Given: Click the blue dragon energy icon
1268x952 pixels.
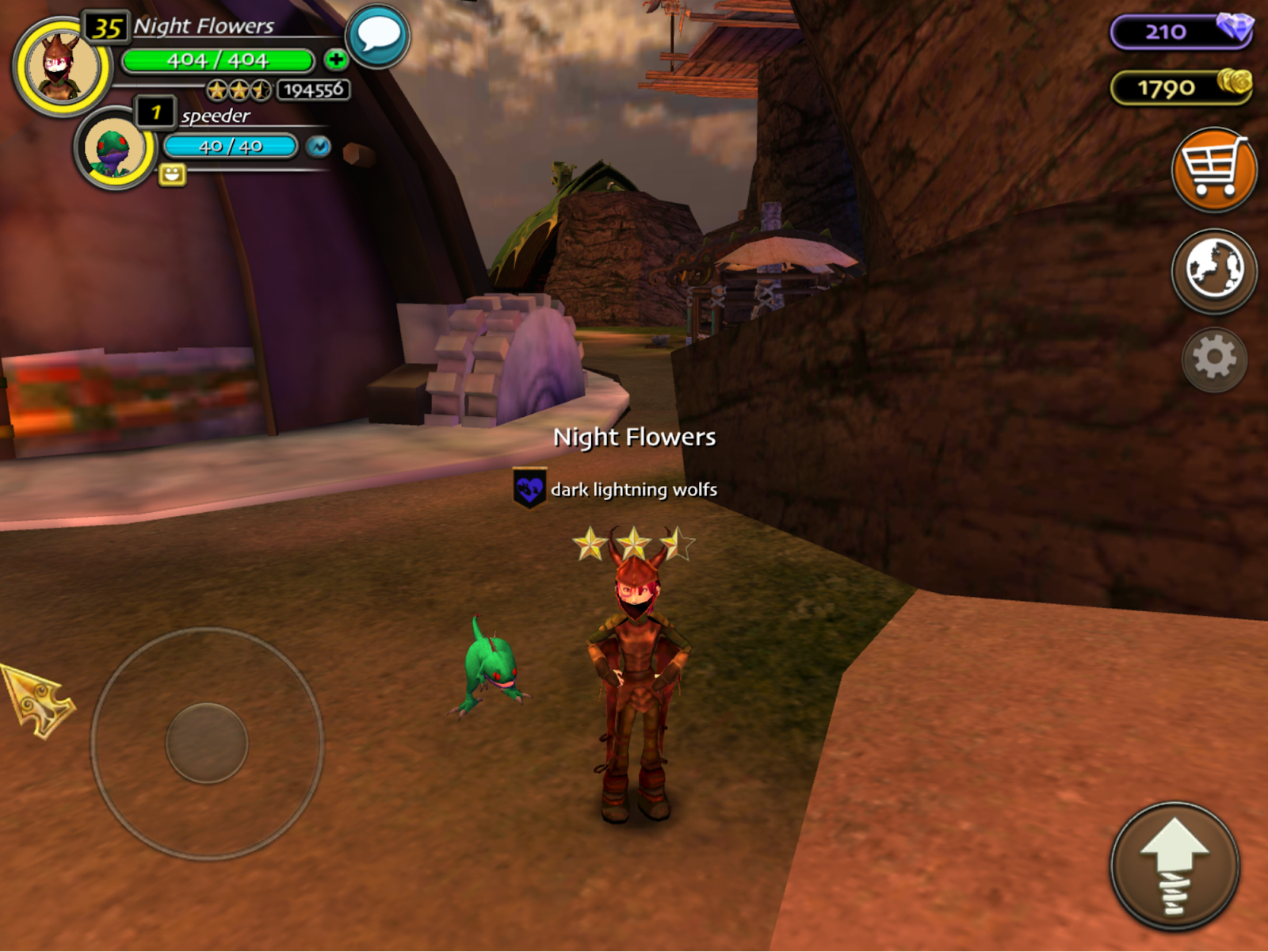Looking at the screenshot, I should [x=319, y=147].
